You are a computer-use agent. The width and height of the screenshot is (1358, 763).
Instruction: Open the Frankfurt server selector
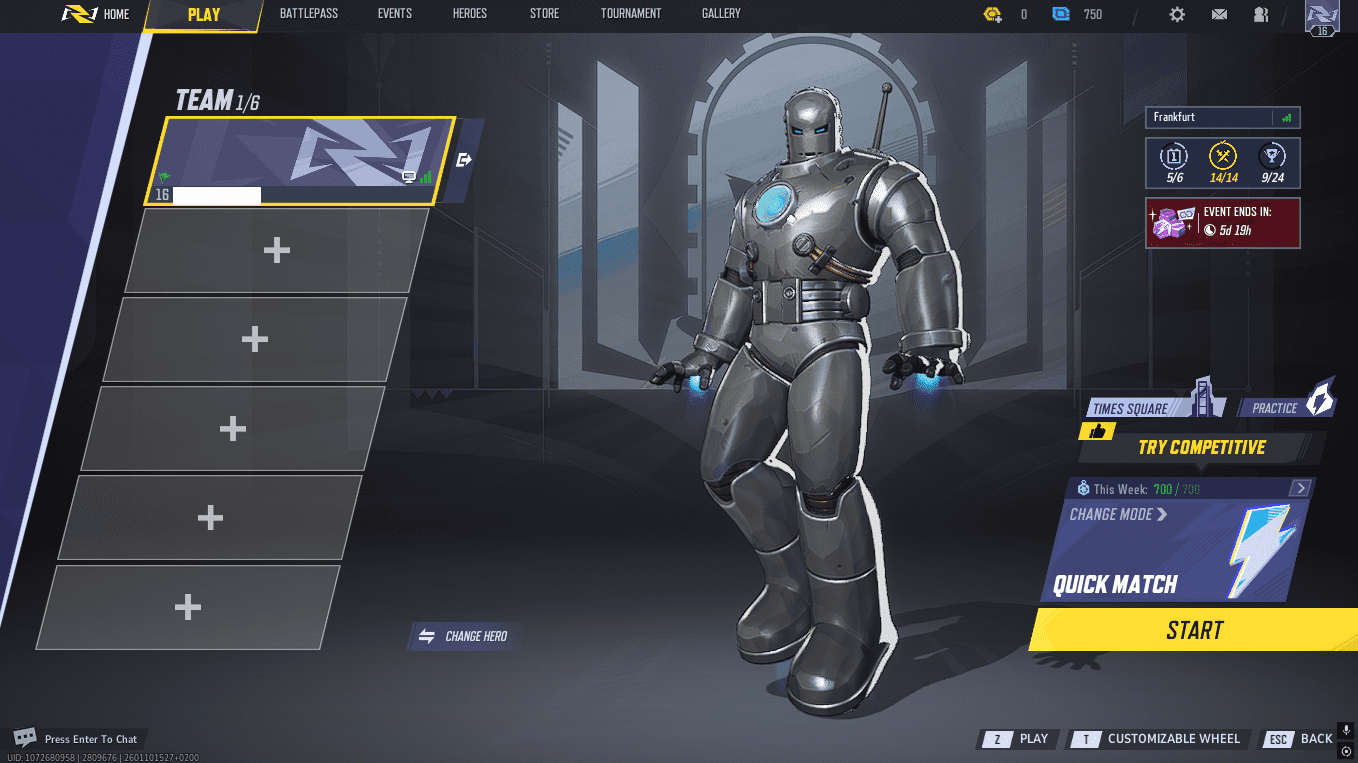click(x=1222, y=117)
